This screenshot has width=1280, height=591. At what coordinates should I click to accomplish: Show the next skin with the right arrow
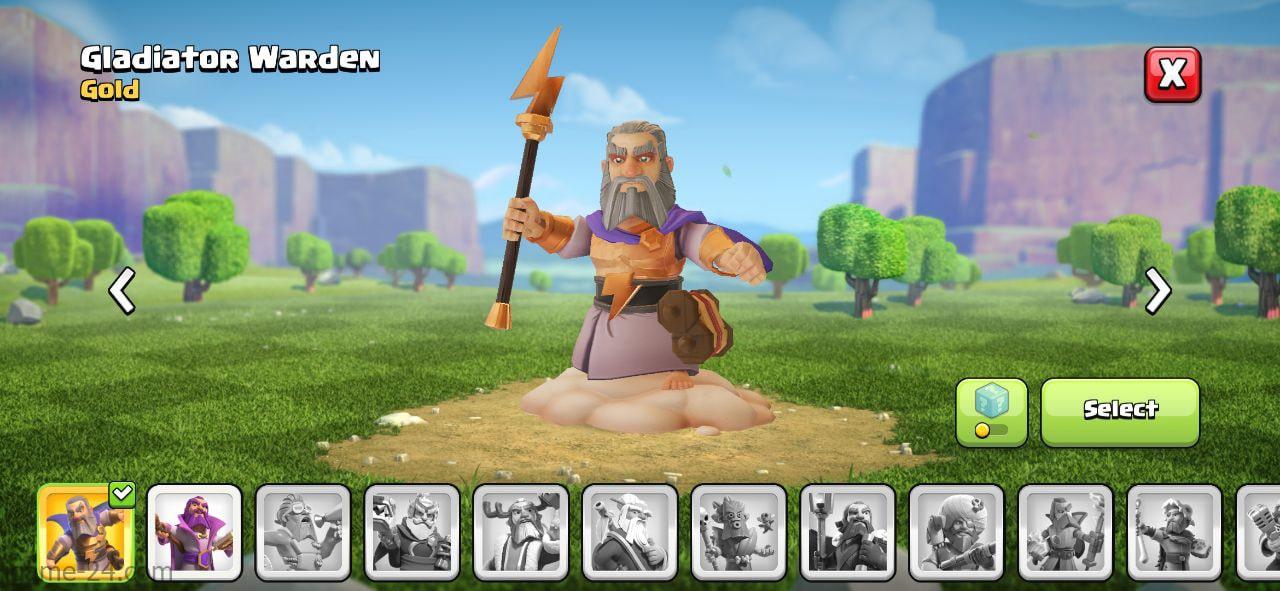1157,292
